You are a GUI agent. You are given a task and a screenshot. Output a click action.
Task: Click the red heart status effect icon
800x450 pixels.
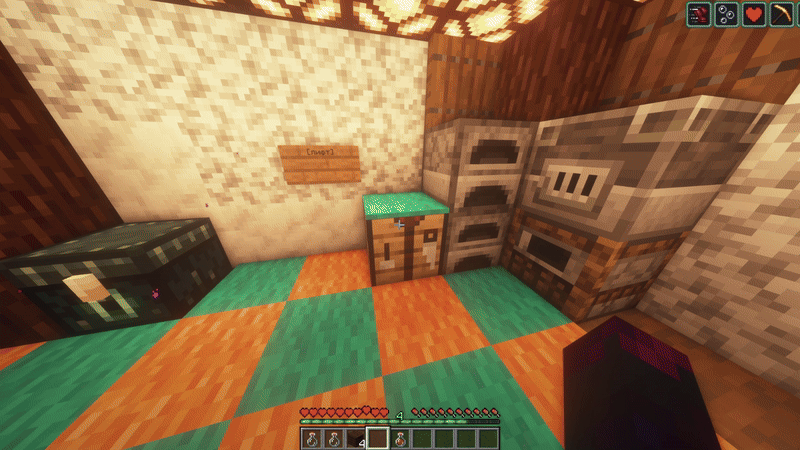click(753, 15)
